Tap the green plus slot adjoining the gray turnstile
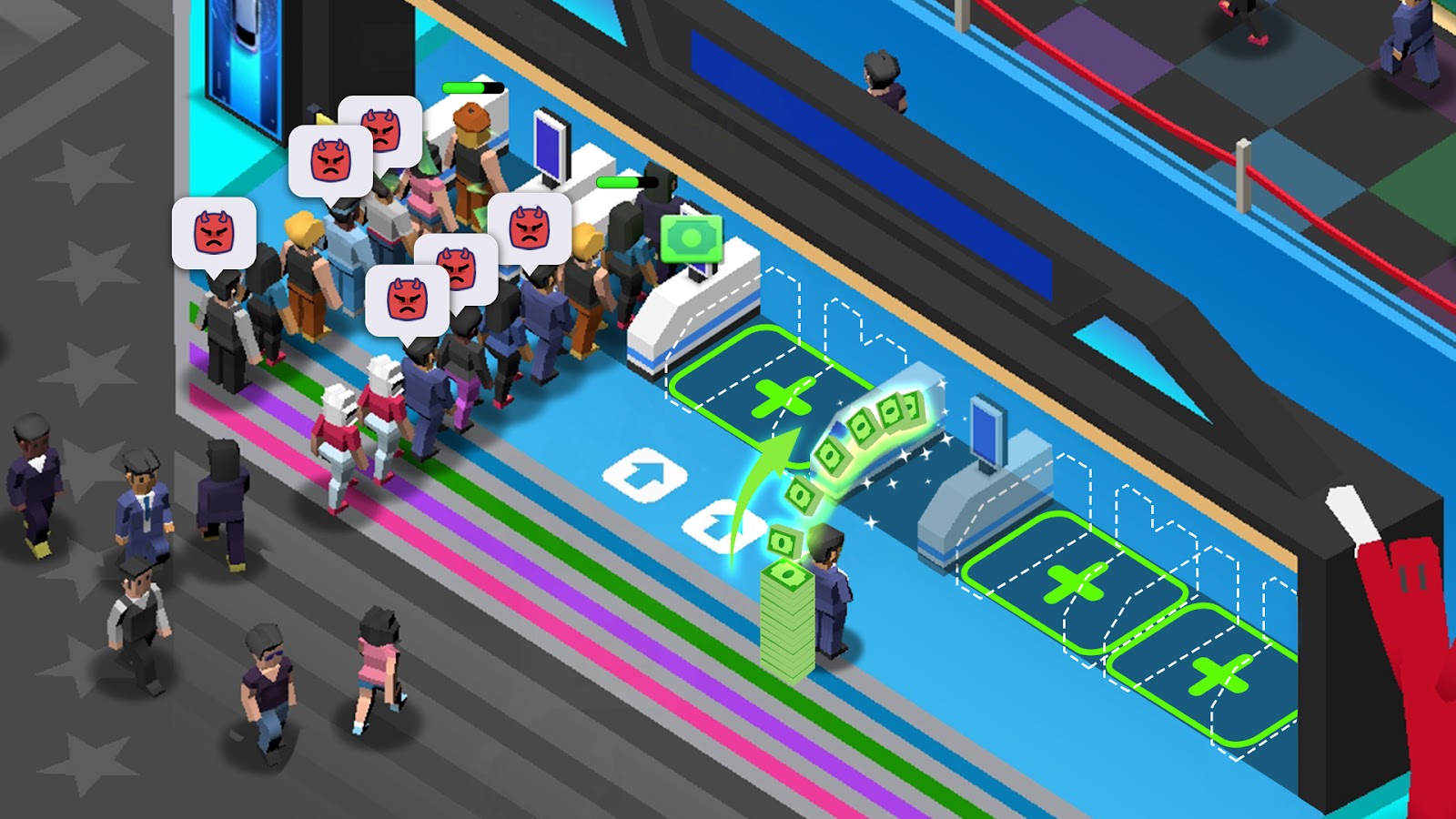The height and width of the screenshot is (819, 1456). (1074, 581)
